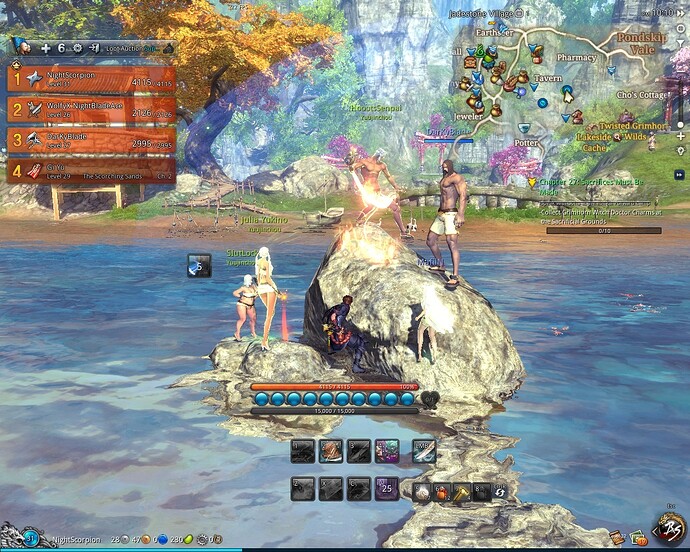690x552 pixels.
Task: Use the white dumpling item in slot 5
Action: [x=420, y=491]
